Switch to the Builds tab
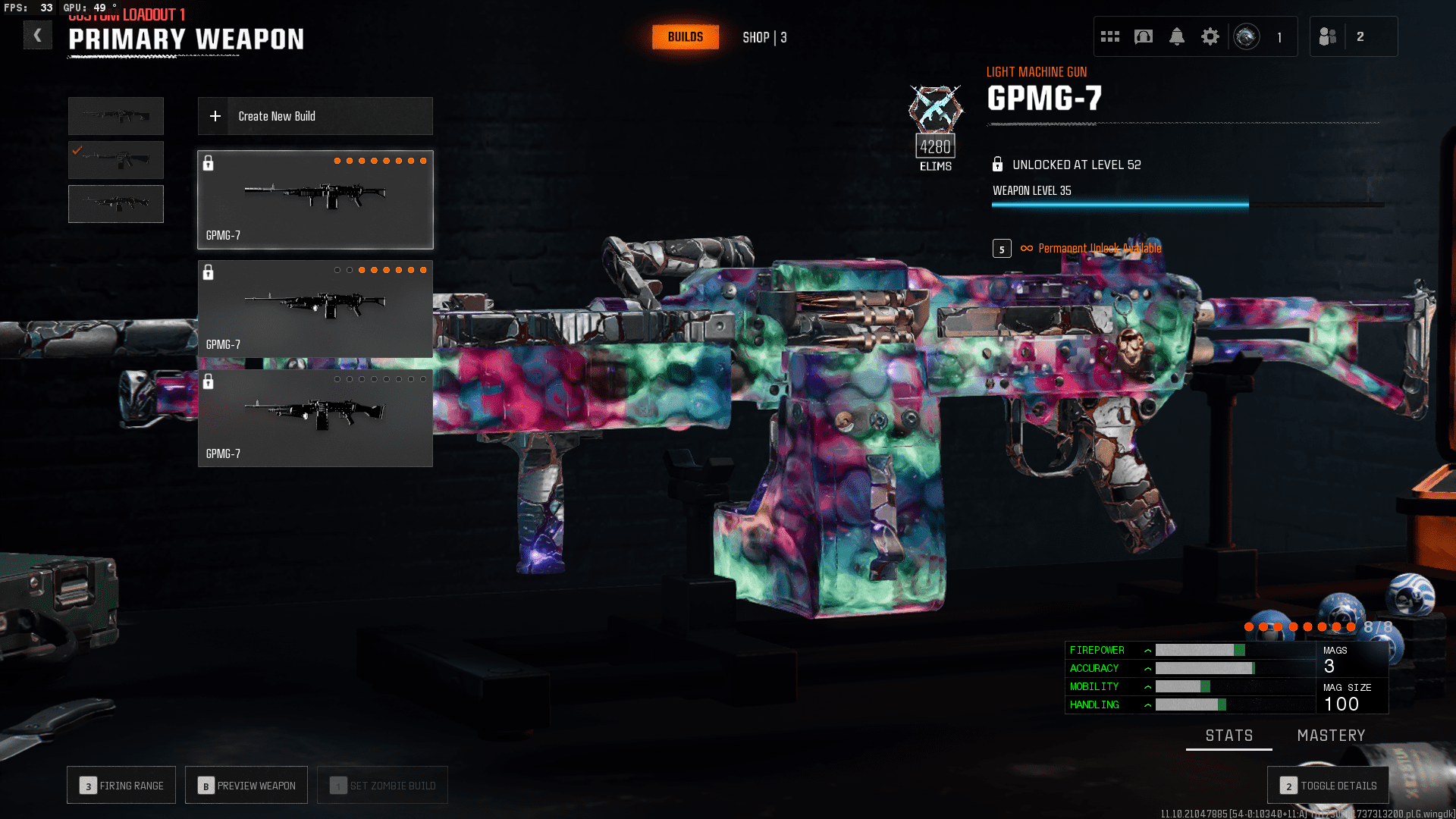 click(x=685, y=37)
